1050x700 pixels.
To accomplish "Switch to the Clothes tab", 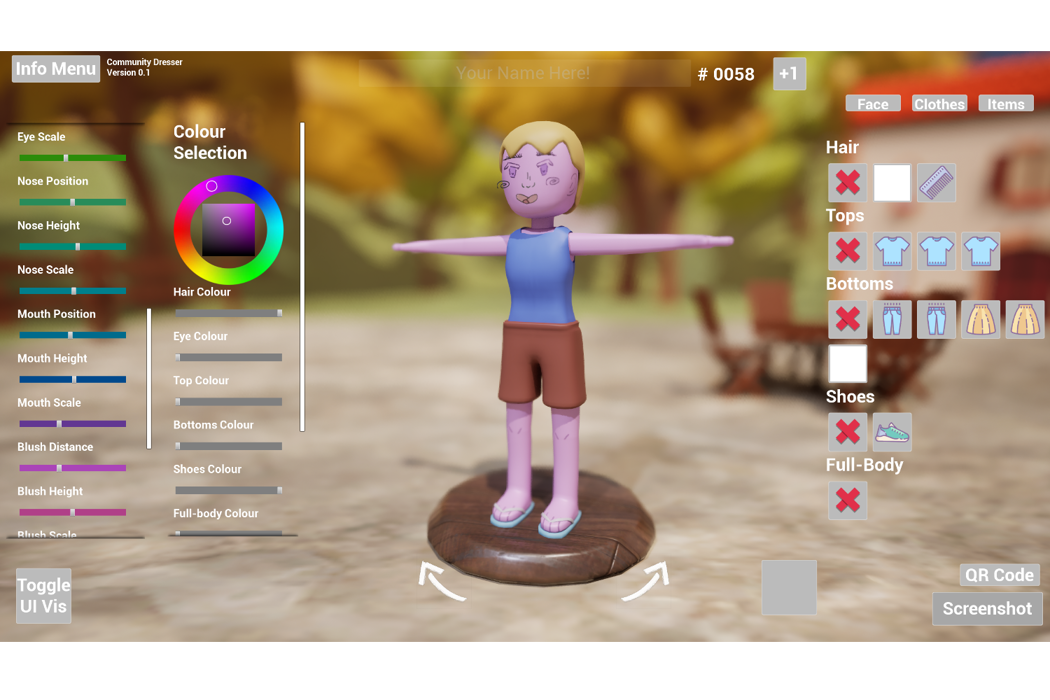I will [939, 104].
